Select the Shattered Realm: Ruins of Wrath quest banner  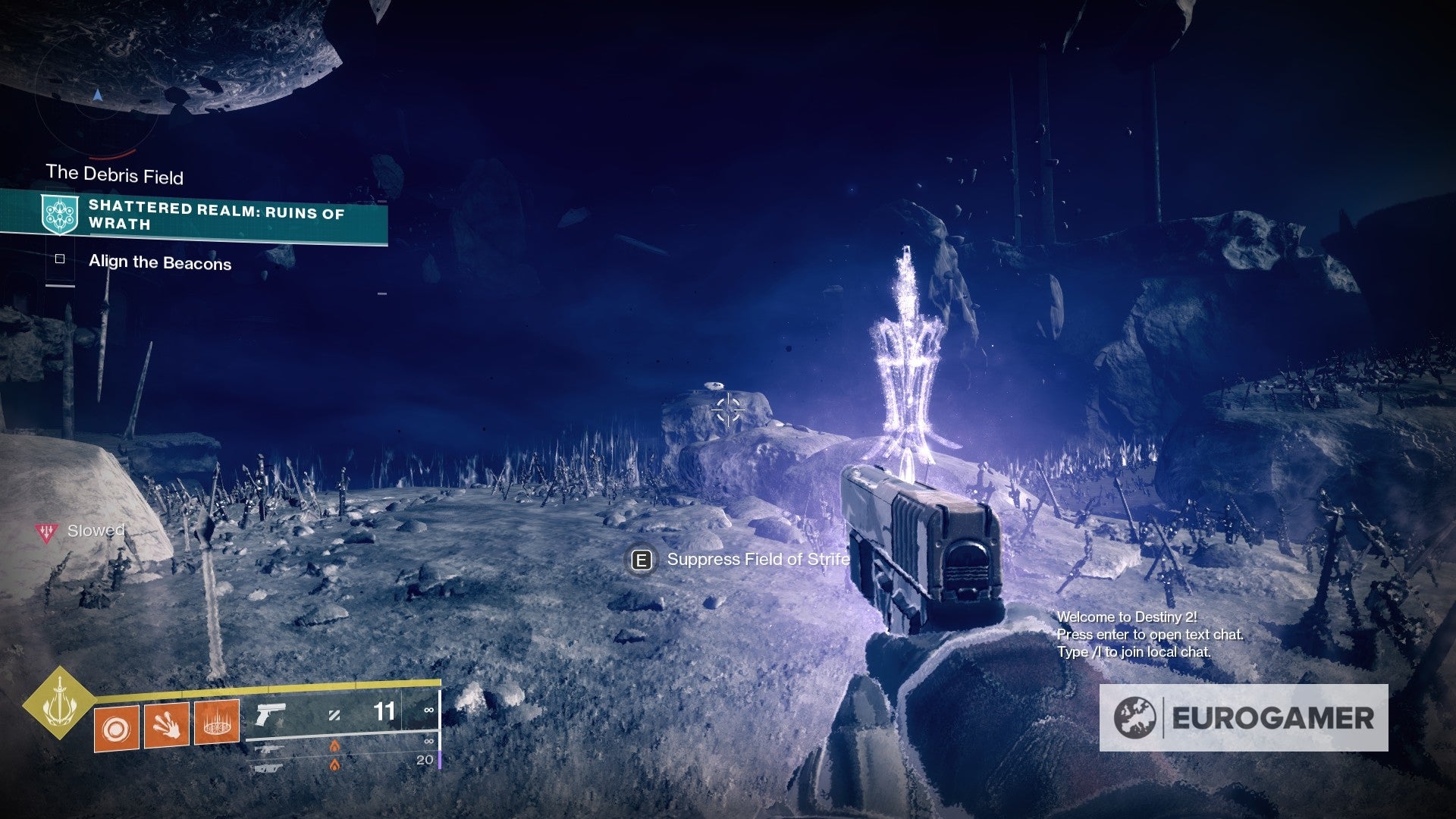(x=196, y=215)
